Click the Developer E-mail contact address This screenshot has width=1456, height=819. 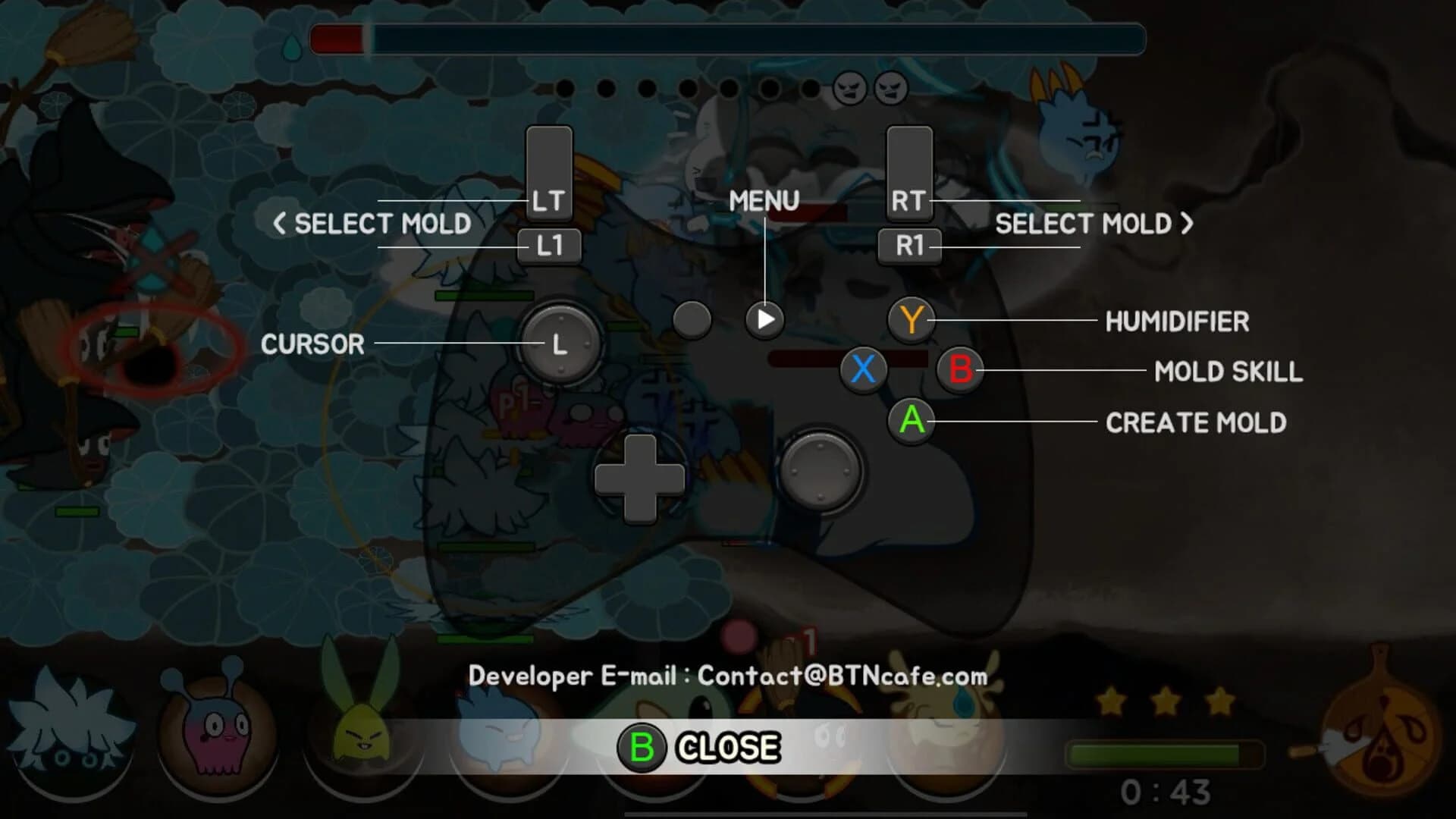tap(730, 677)
